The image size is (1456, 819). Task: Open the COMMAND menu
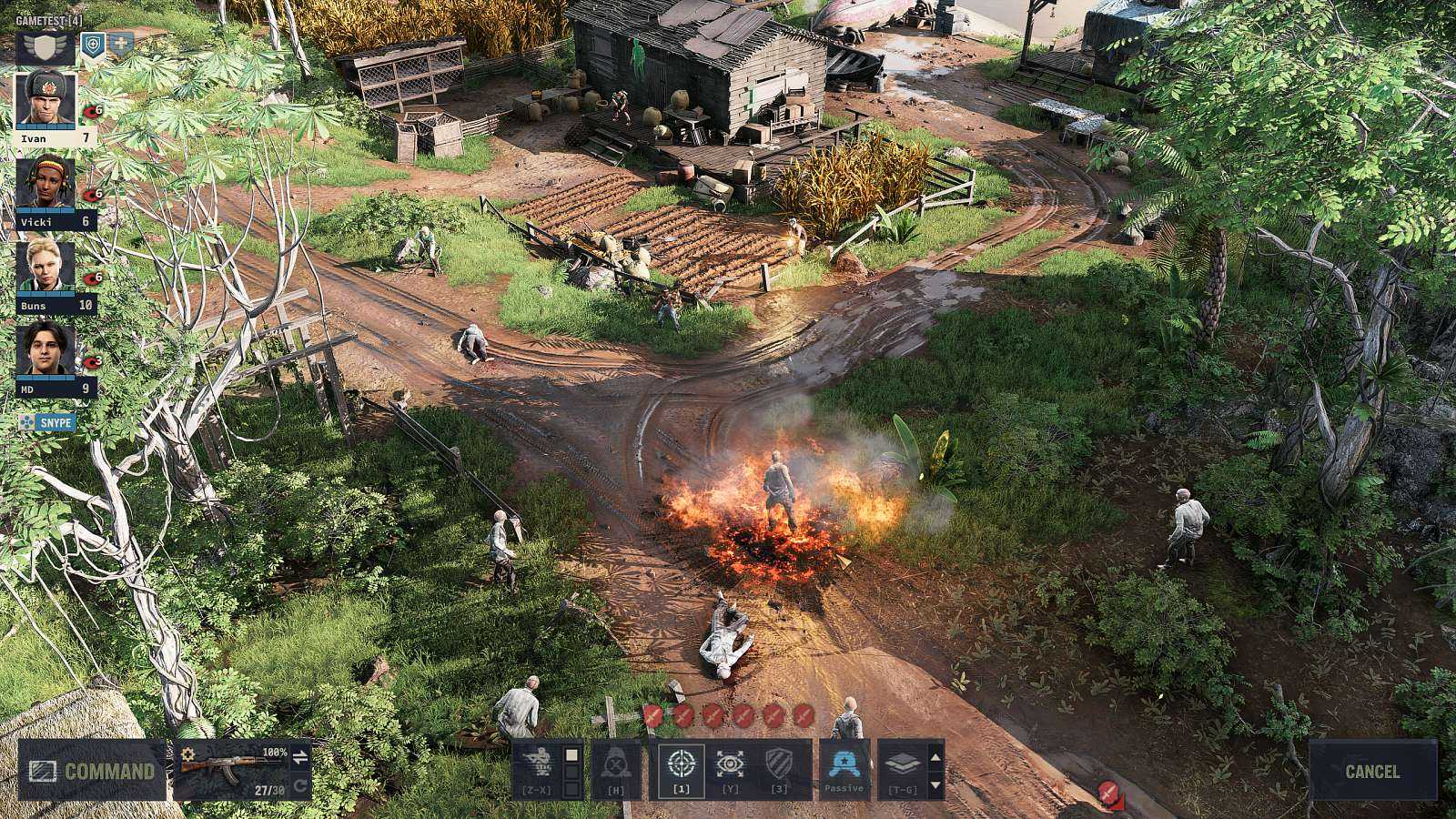[96, 773]
